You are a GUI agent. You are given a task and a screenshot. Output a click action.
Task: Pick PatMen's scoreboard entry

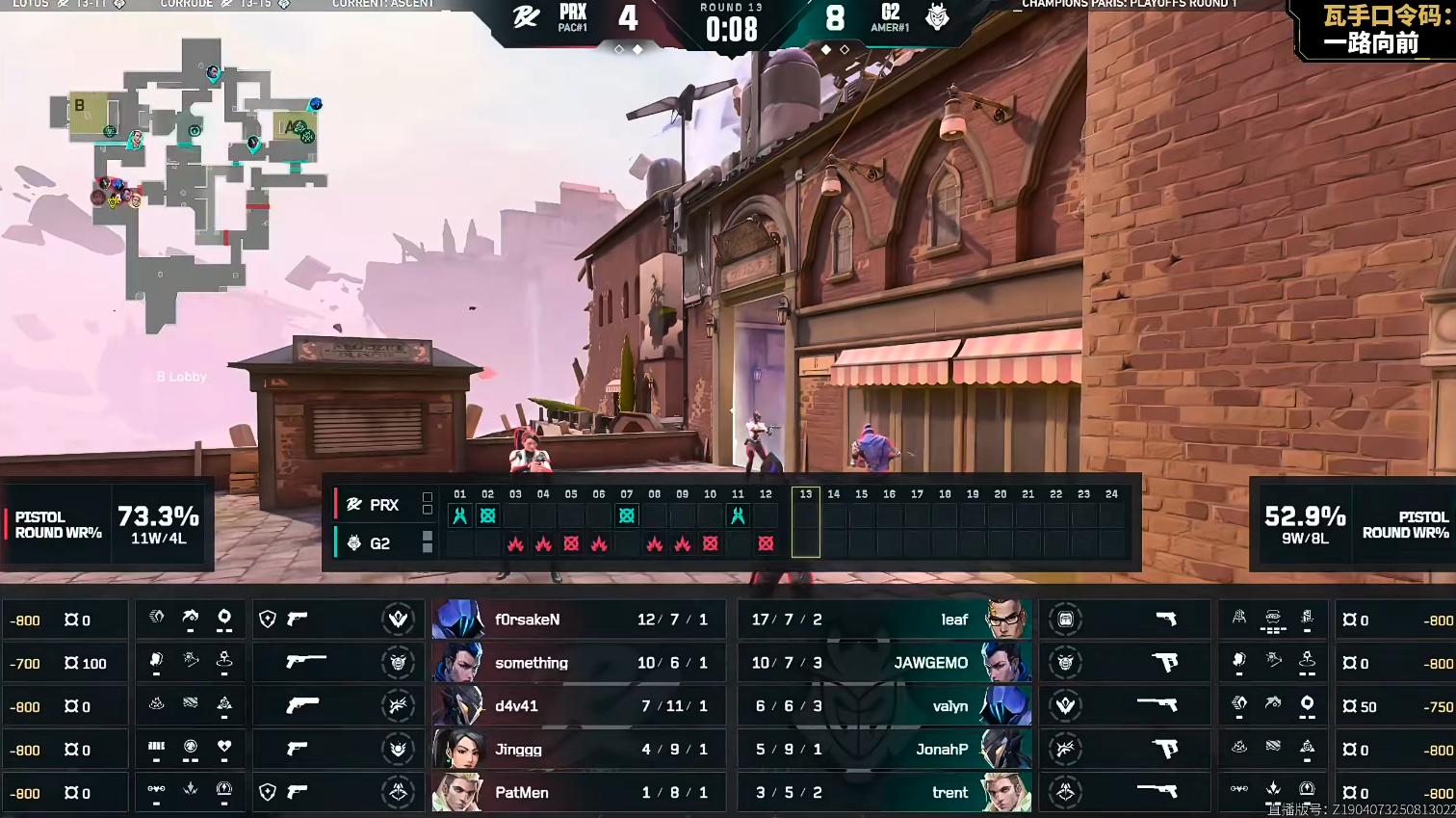tap(574, 793)
